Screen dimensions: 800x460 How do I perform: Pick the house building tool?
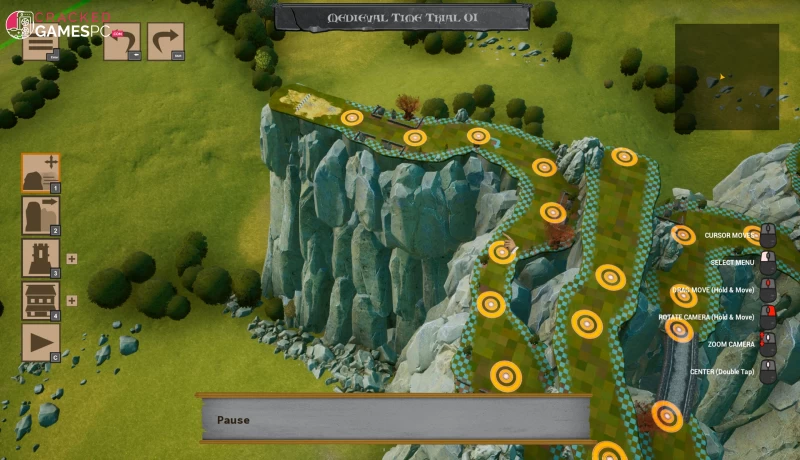[x=41, y=300]
